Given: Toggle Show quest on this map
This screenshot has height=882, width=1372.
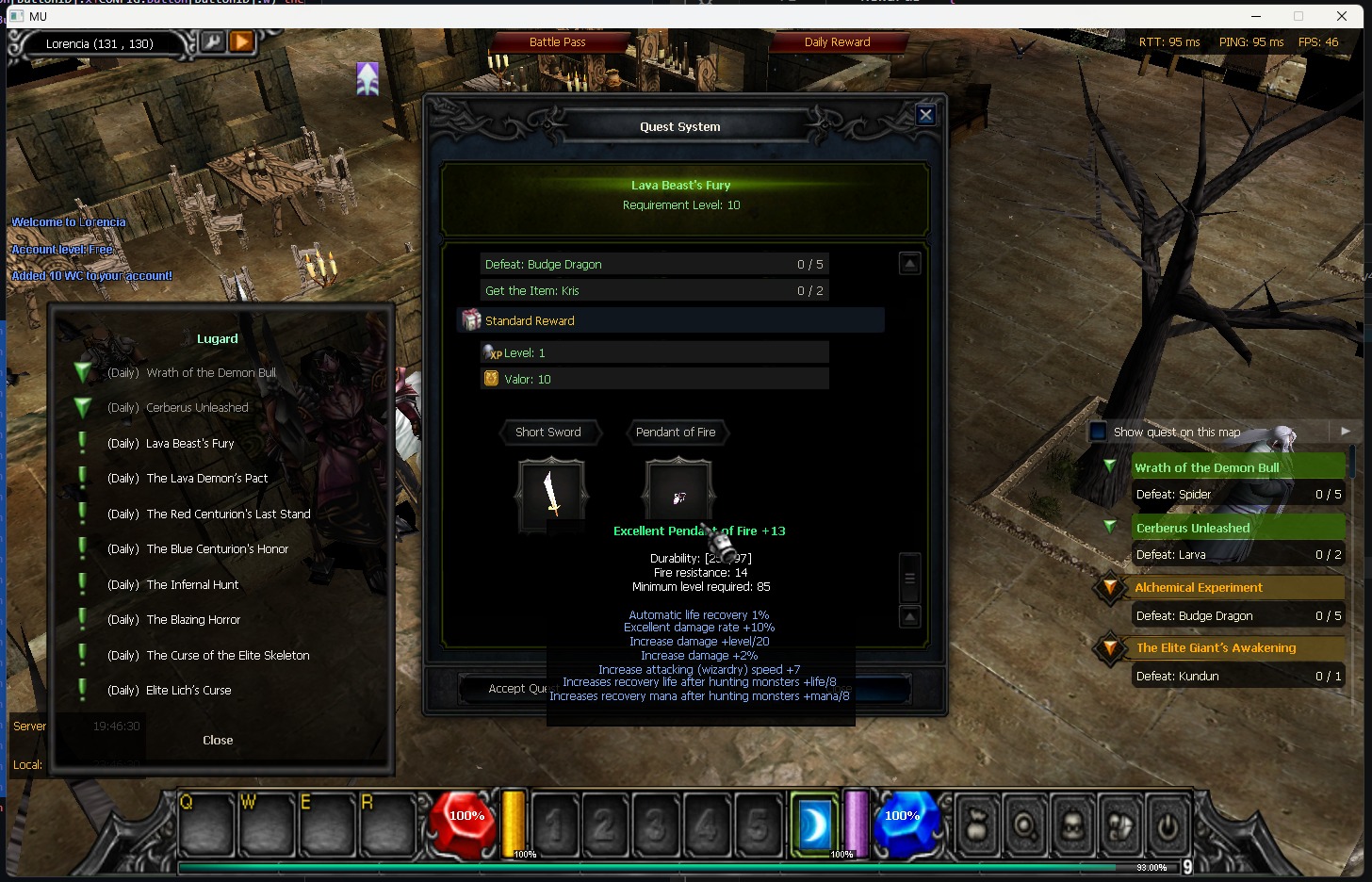Looking at the screenshot, I should click(1098, 433).
